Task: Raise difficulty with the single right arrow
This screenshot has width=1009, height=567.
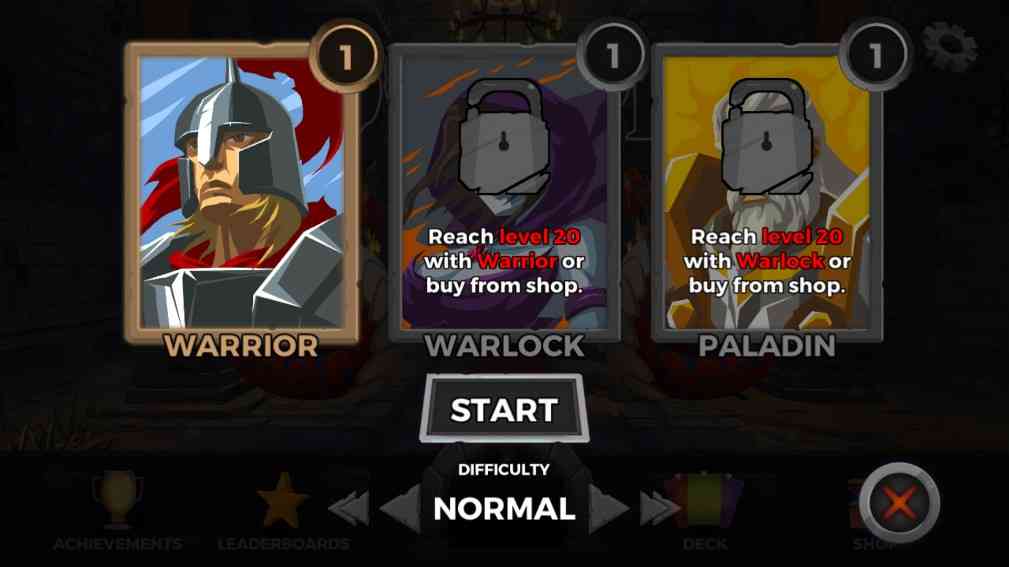Action: click(x=609, y=509)
